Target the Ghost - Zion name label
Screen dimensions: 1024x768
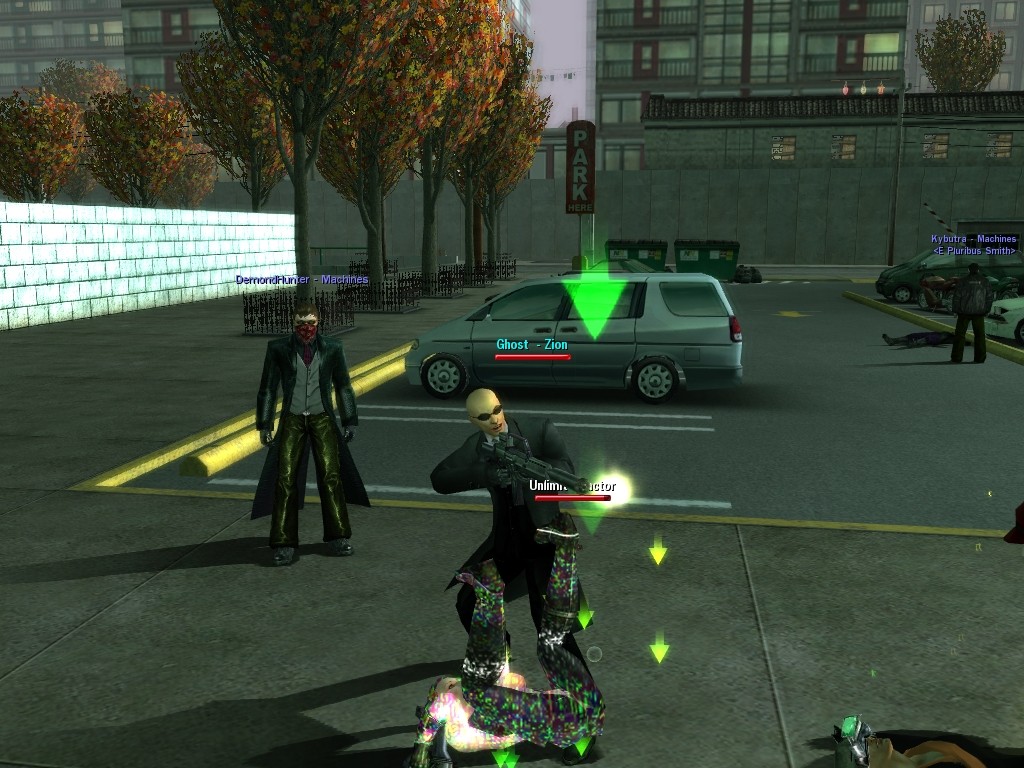[x=532, y=344]
